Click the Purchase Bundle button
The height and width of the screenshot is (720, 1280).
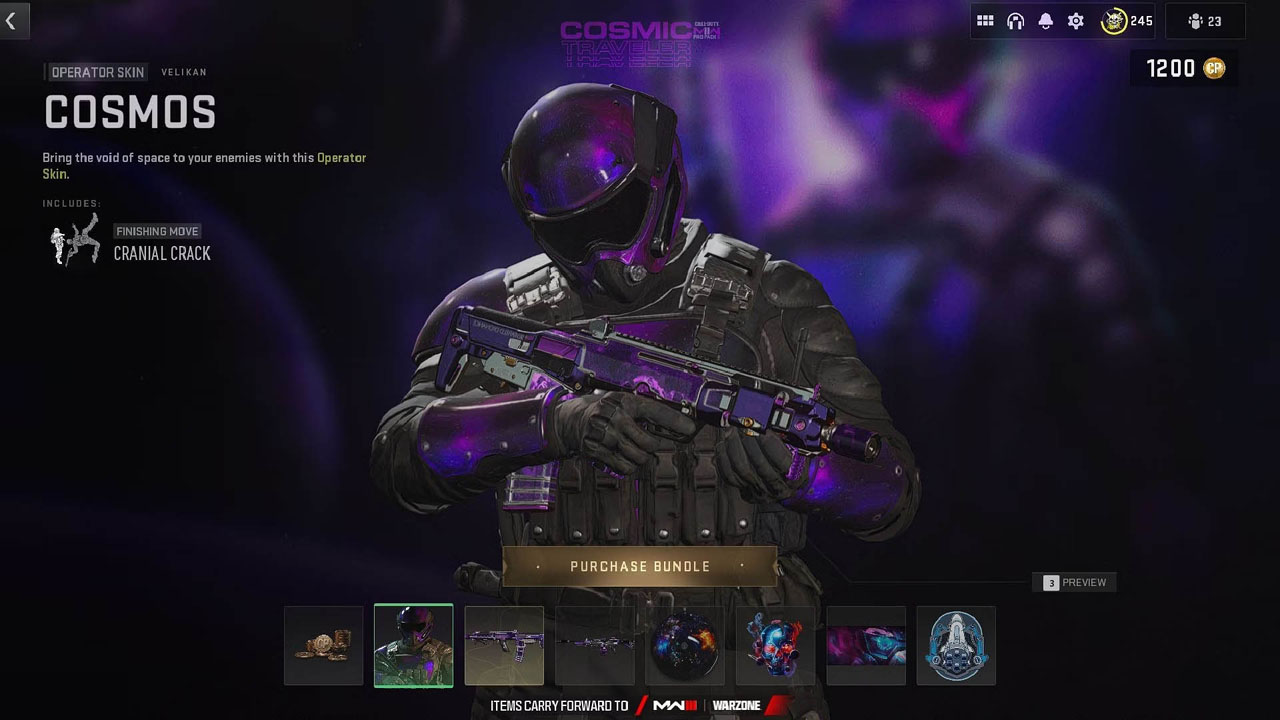[640, 565]
